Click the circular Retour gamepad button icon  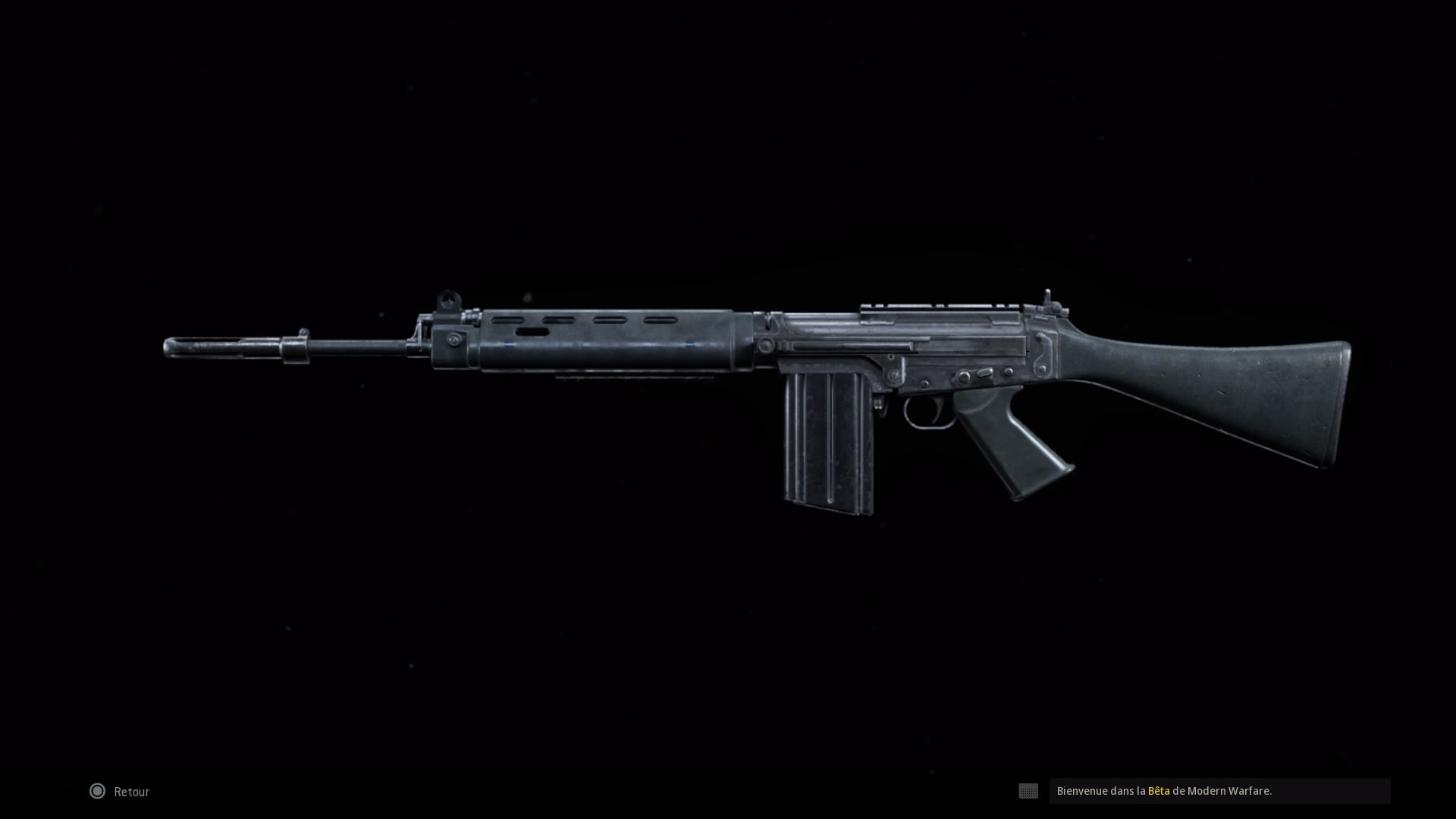[x=97, y=791]
